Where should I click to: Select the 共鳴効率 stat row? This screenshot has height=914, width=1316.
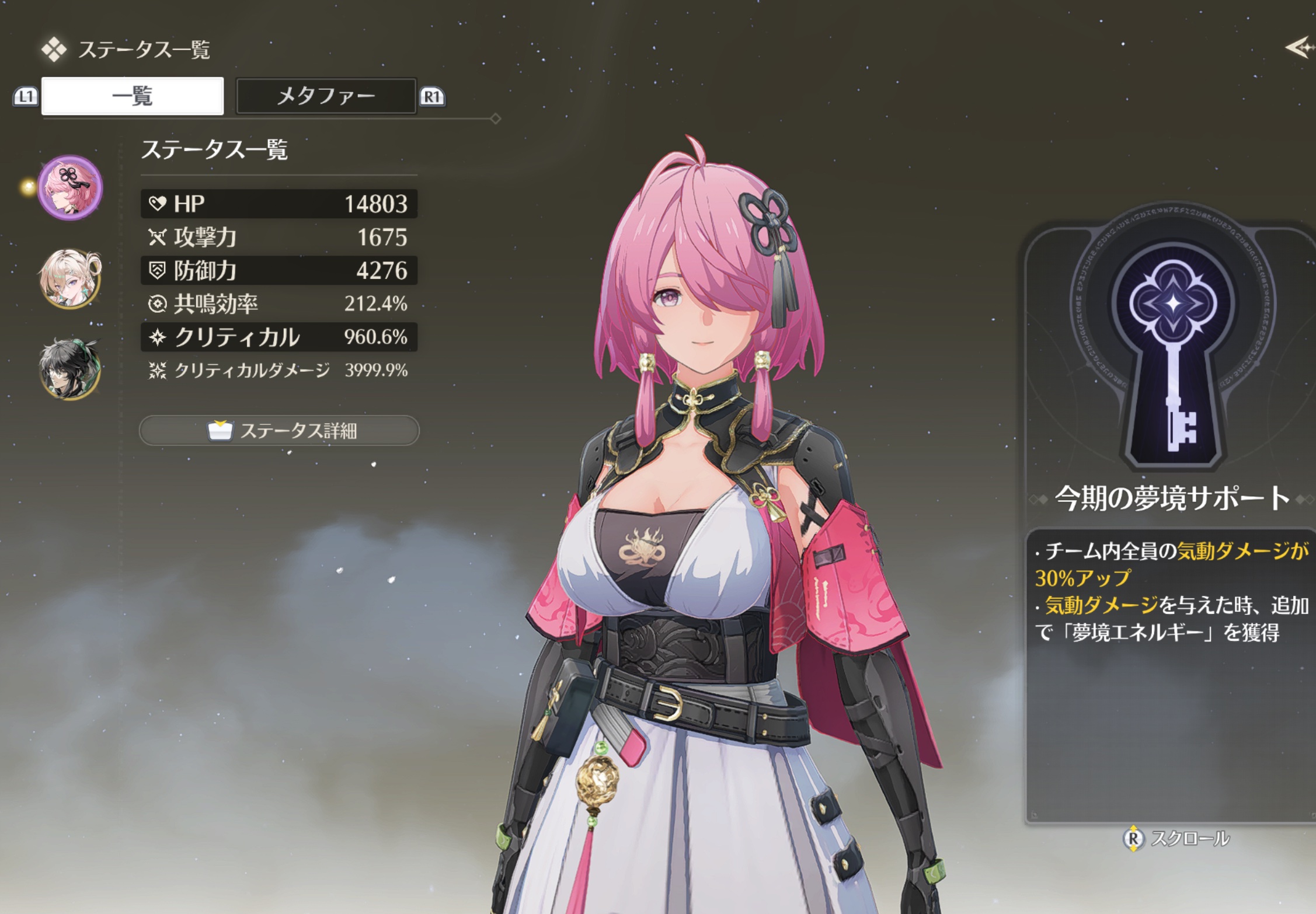[279, 303]
